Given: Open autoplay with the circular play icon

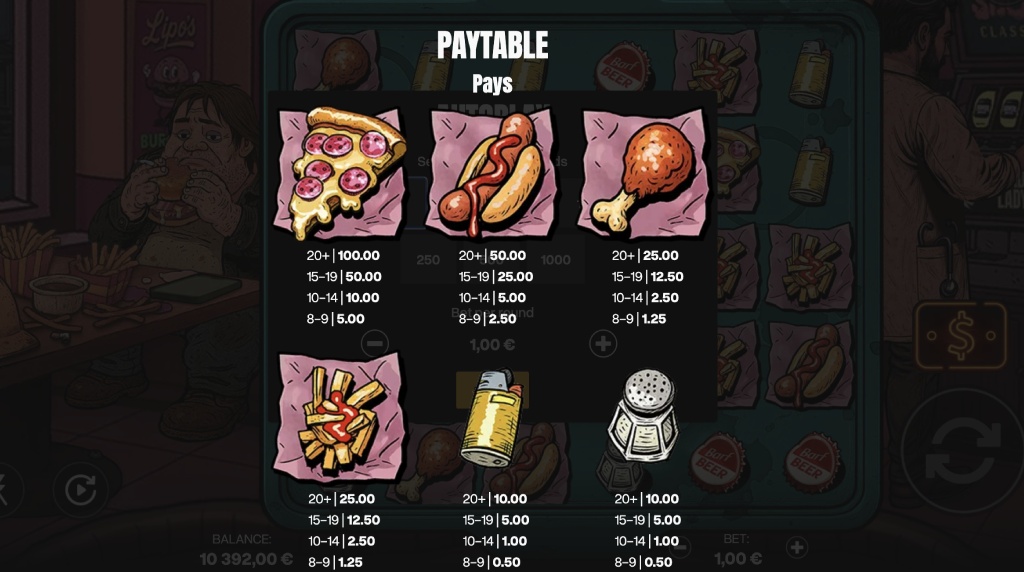Looking at the screenshot, I should pyautogui.click(x=80, y=490).
